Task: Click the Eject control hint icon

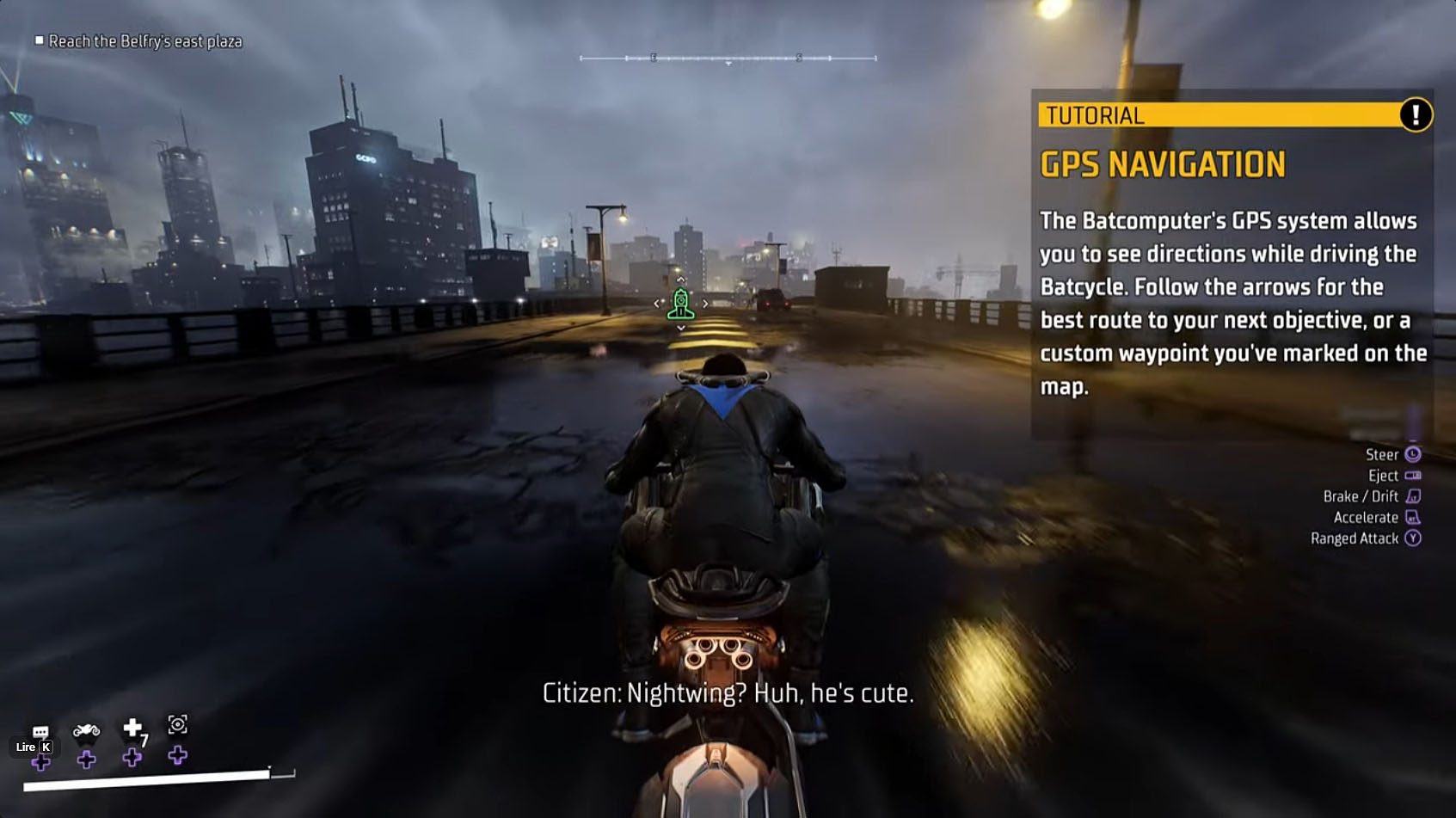Action: (x=1414, y=475)
